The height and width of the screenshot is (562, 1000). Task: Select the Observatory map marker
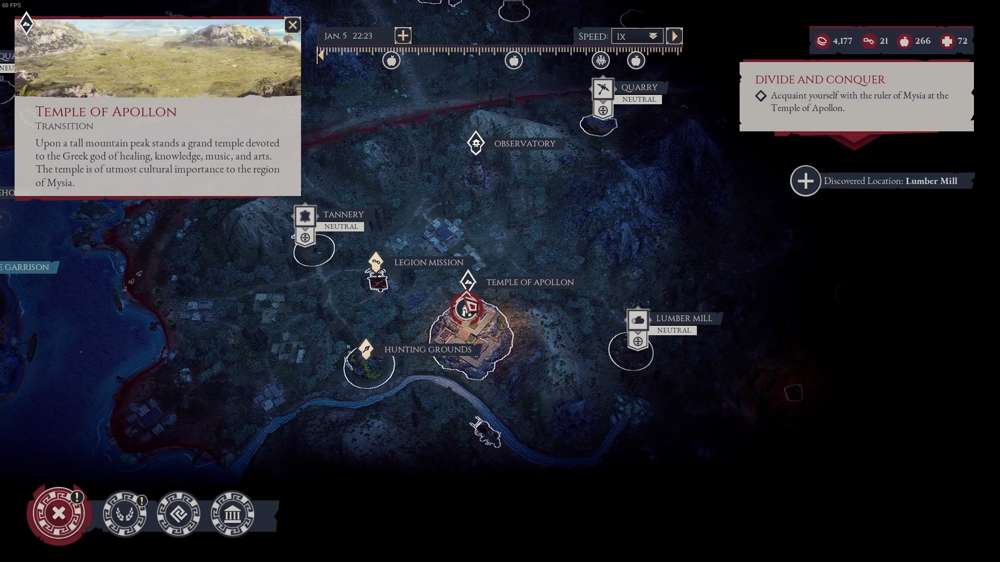coord(476,144)
